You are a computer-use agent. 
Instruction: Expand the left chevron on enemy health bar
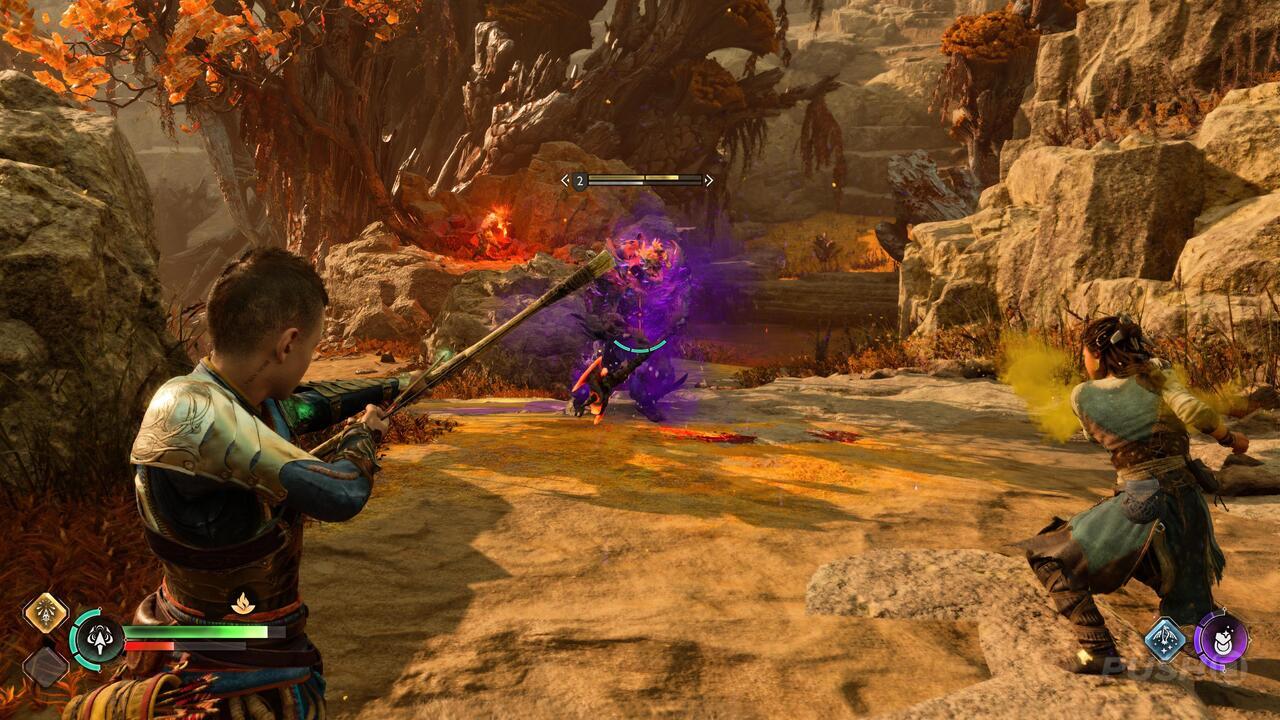[x=564, y=180]
